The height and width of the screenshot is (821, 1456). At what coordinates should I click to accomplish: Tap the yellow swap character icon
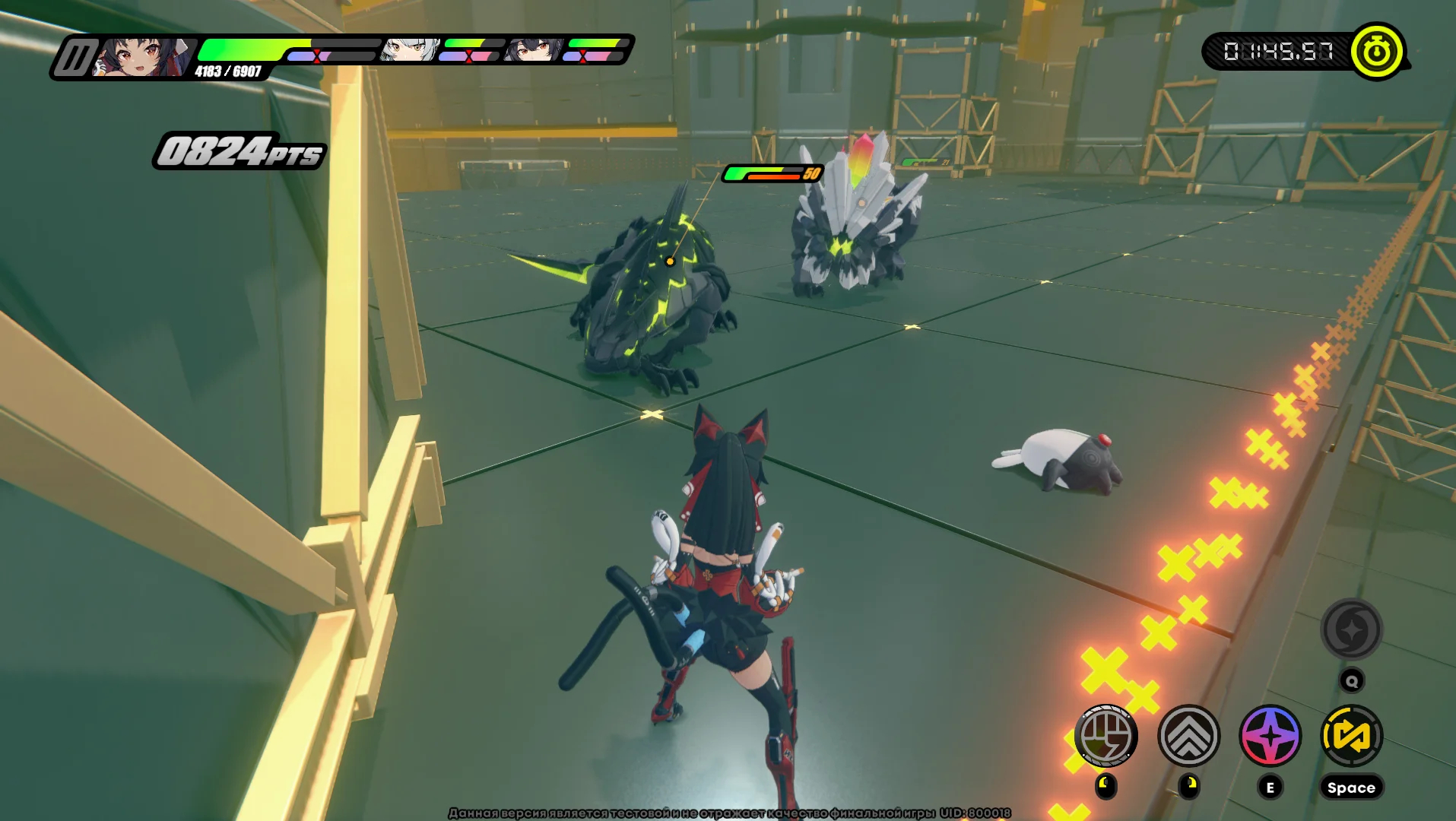point(1351,735)
